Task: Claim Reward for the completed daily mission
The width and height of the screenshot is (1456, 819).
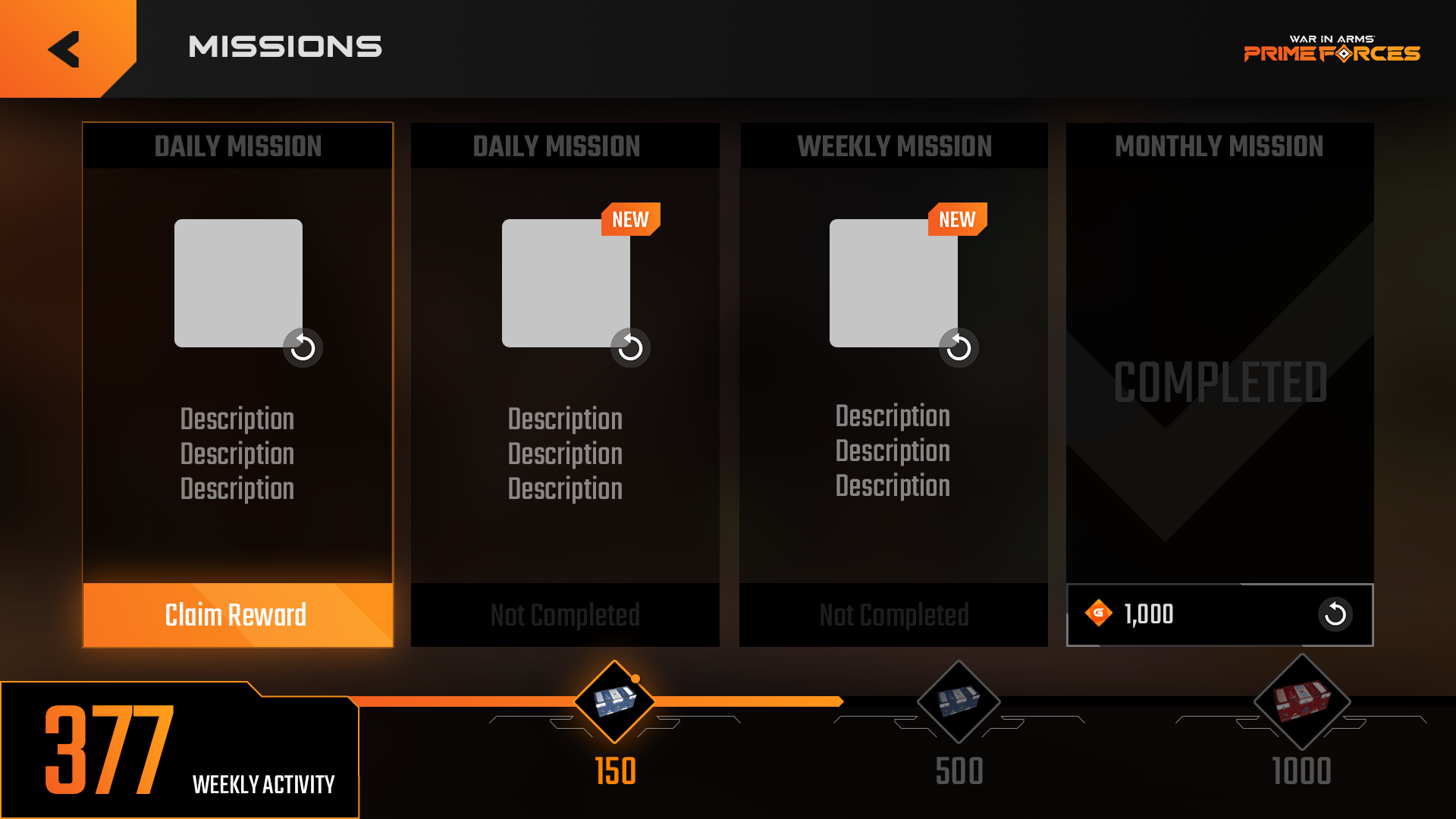Action: point(237,615)
